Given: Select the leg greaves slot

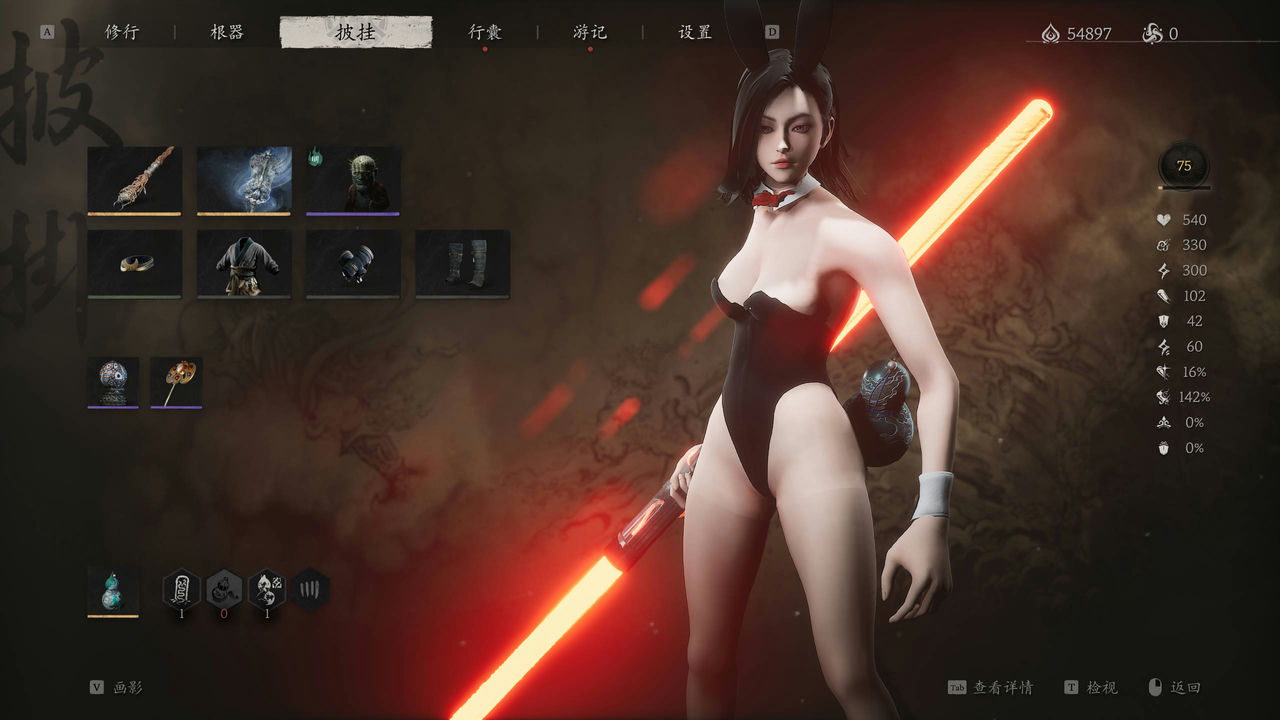Looking at the screenshot, I should 462,263.
